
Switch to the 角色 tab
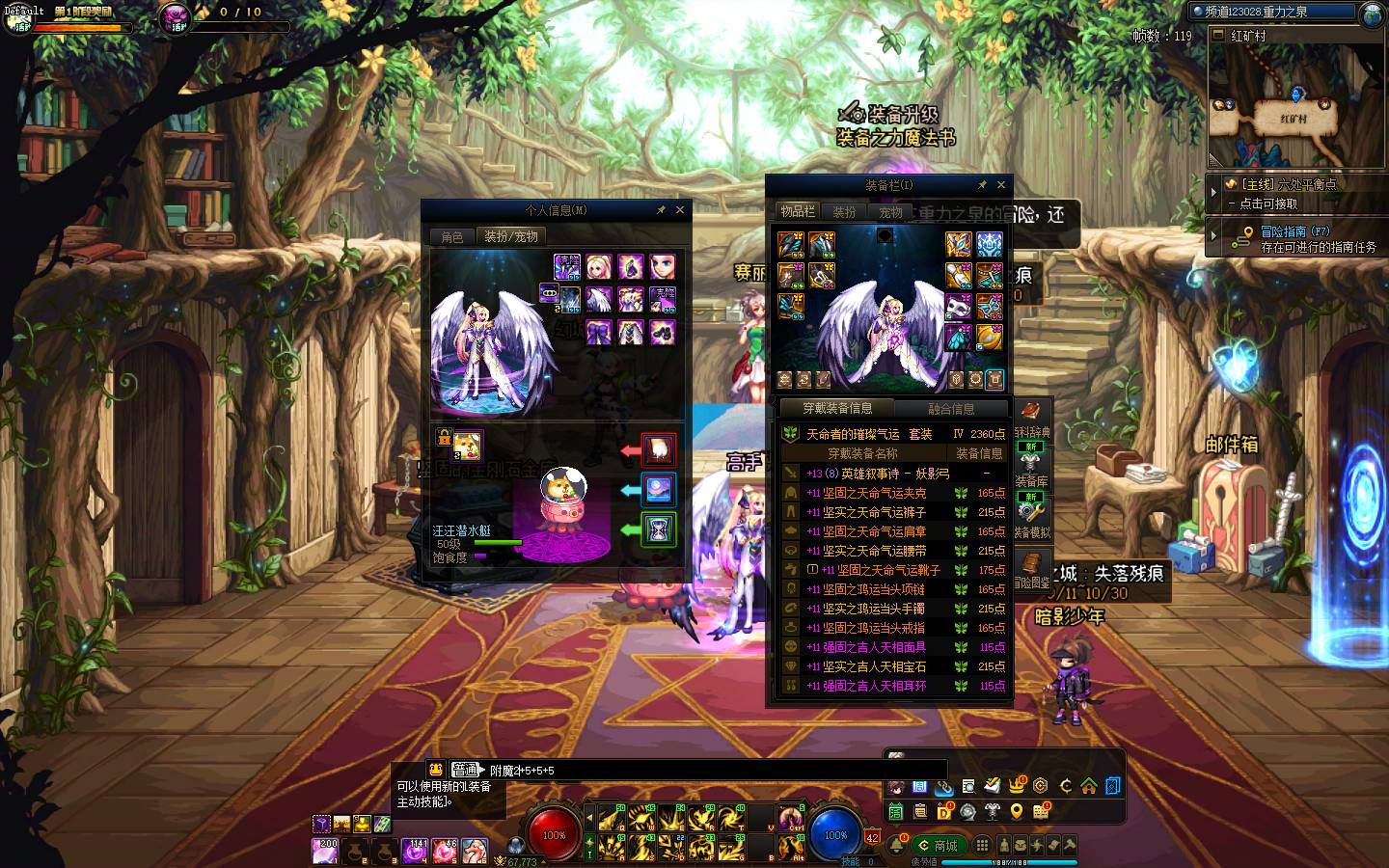(452, 237)
